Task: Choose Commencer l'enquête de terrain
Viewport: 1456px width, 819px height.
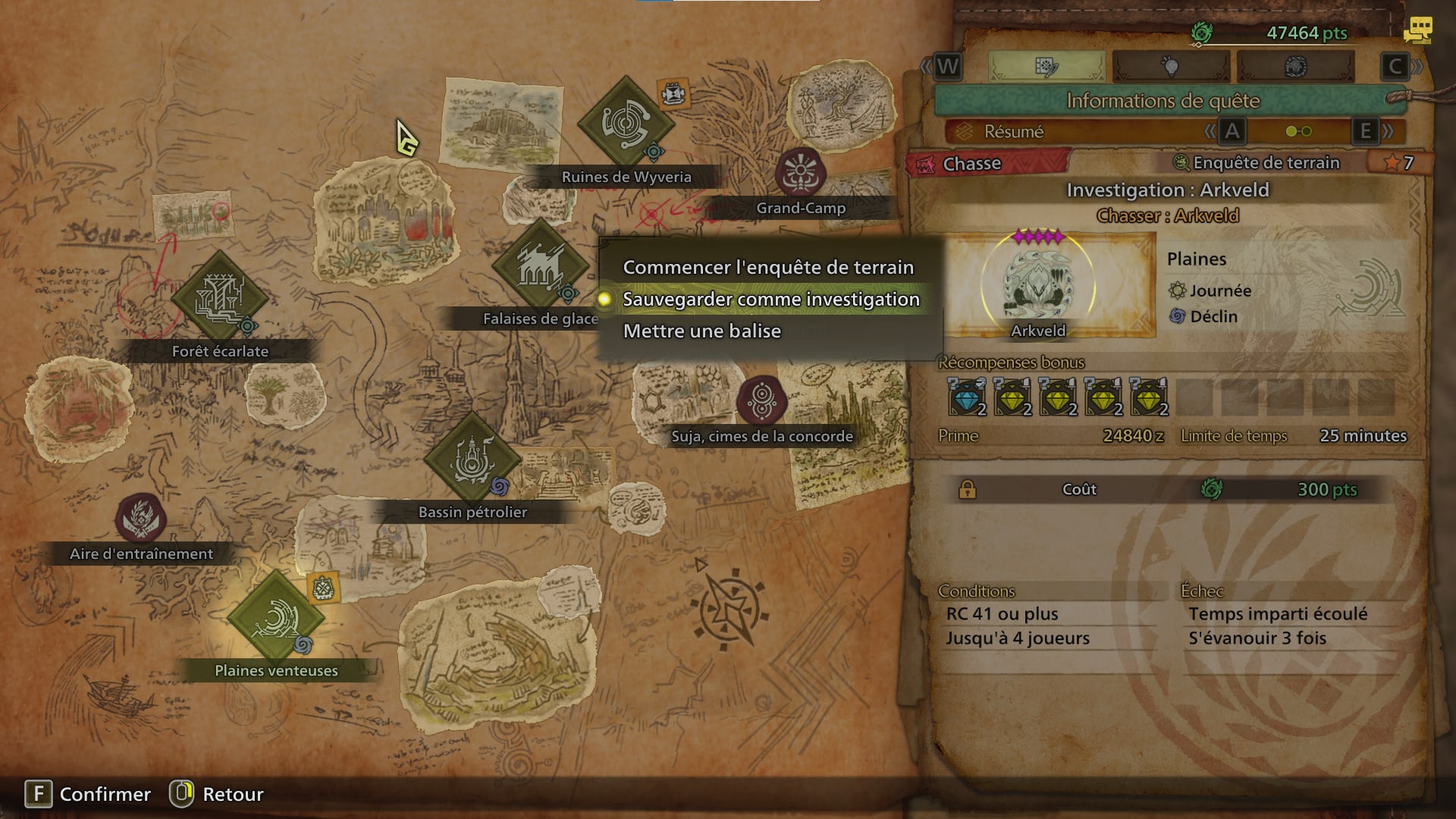Action: (767, 268)
